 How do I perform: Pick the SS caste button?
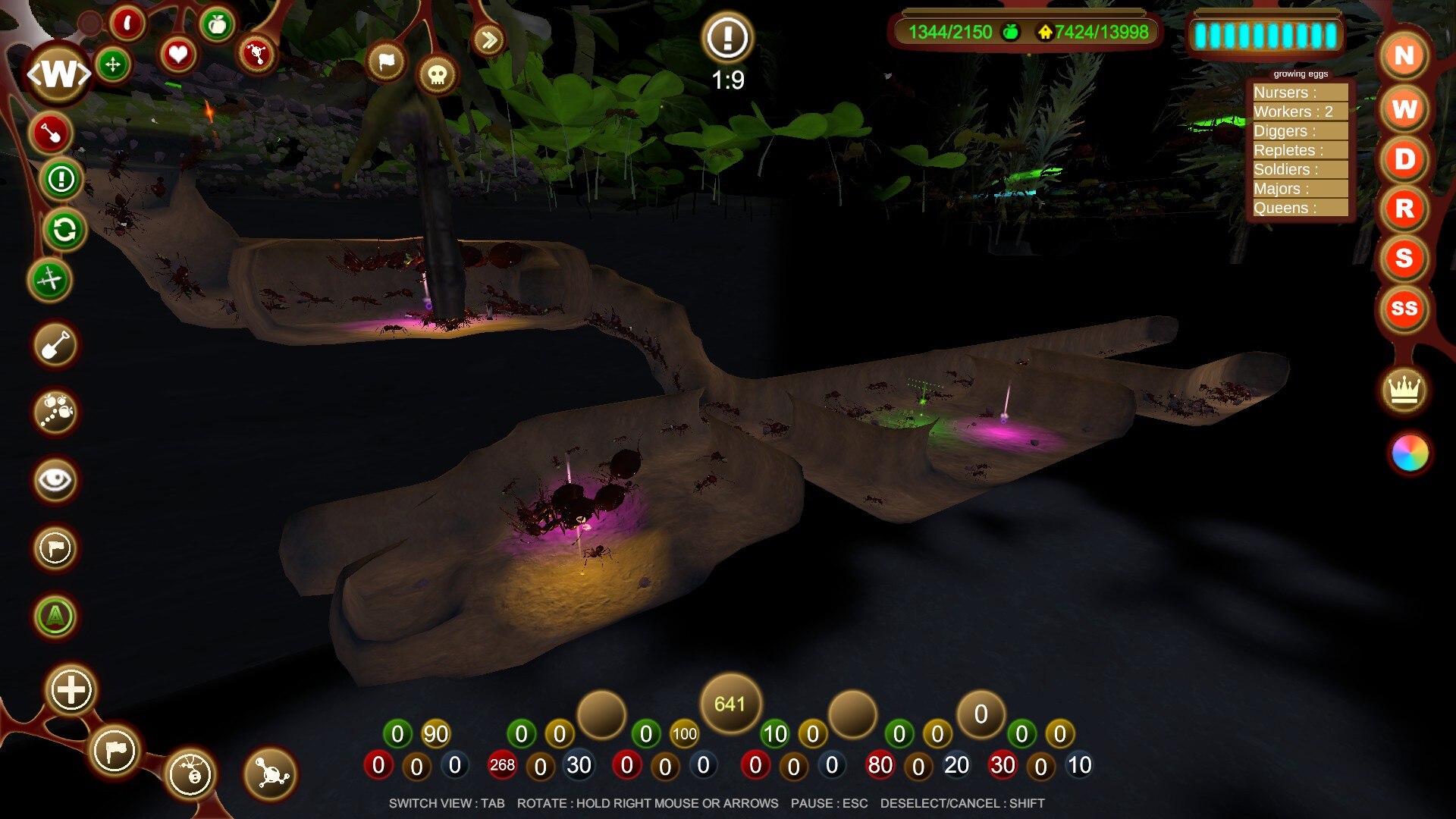point(1404,309)
